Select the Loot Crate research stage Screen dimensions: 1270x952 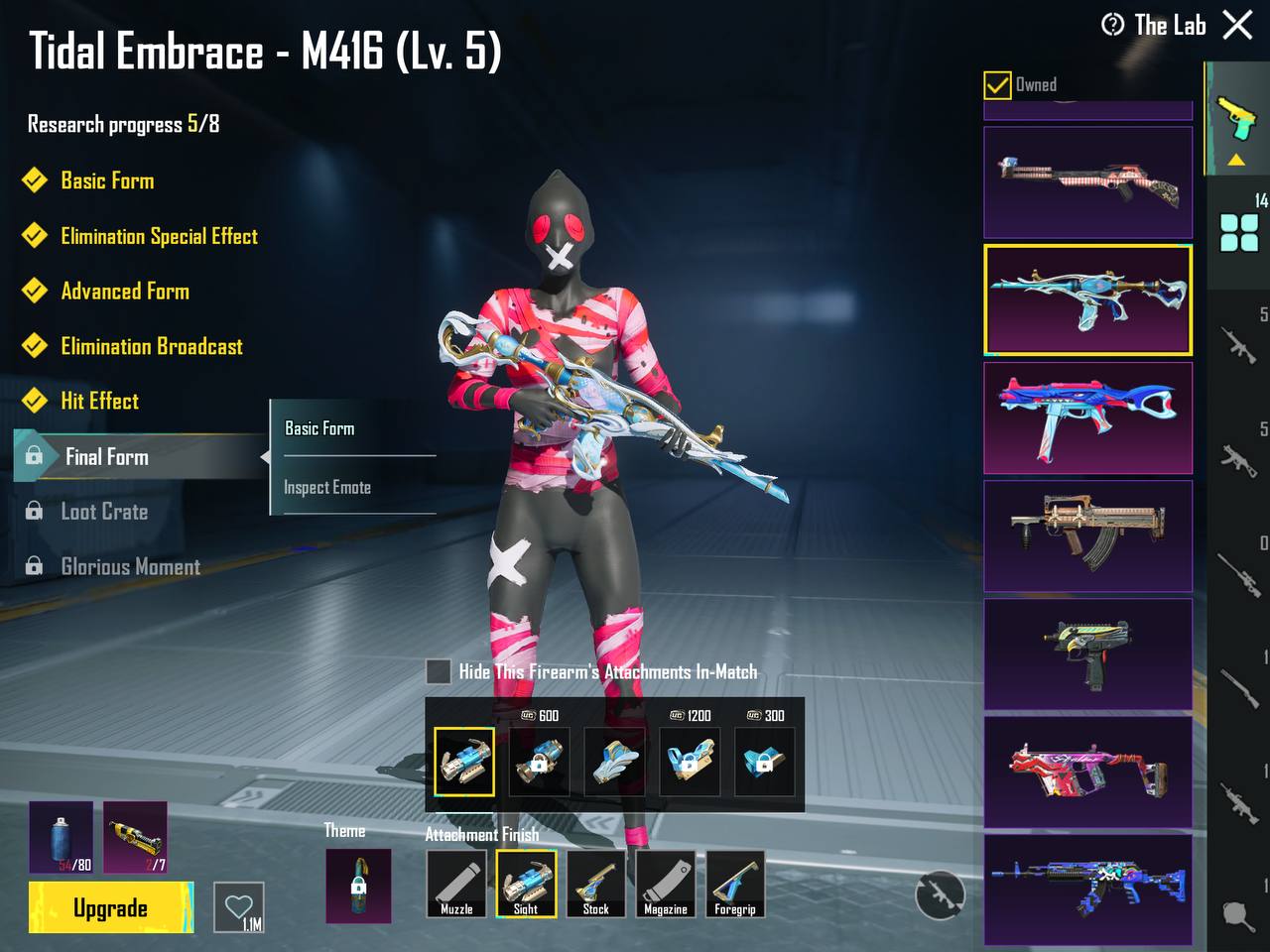coord(104,512)
